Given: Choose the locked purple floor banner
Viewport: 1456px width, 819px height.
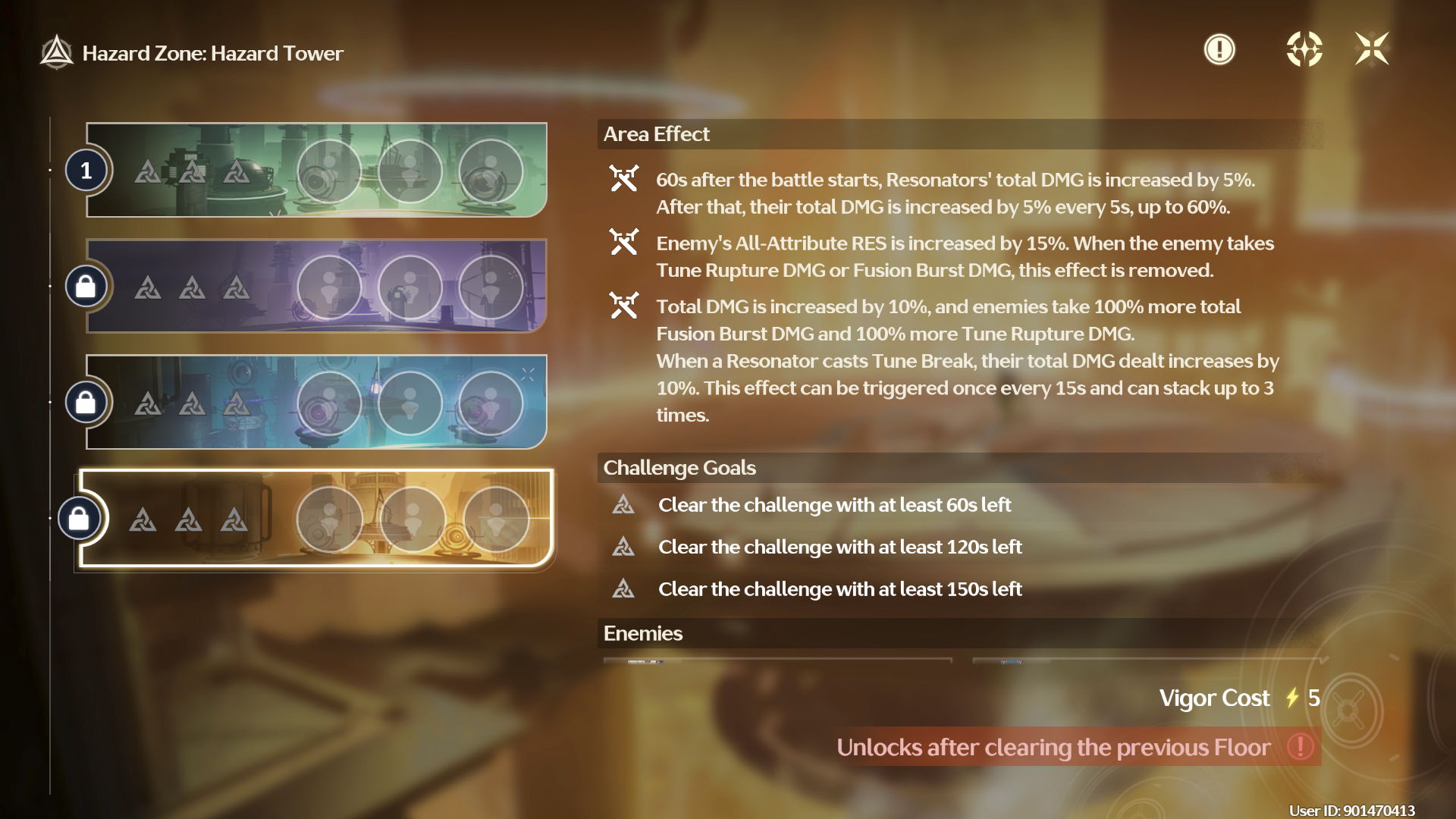Looking at the screenshot, I should pyautogui.click(x=316, y=286).
